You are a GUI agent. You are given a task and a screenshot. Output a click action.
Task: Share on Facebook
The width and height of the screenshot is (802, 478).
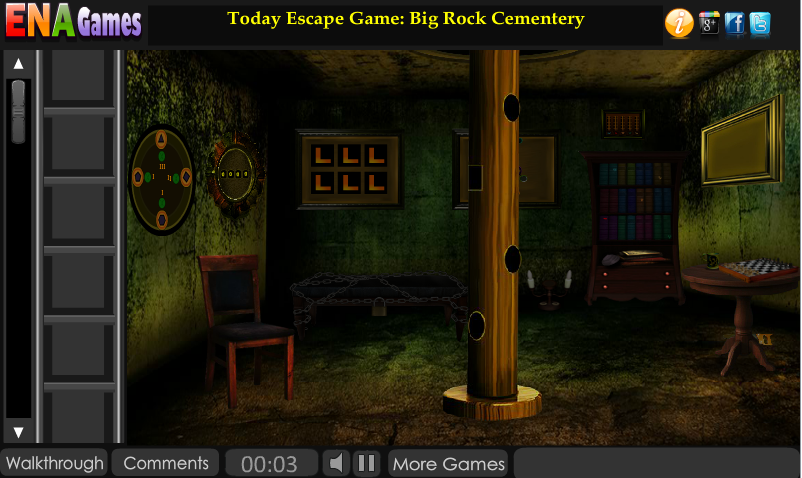[x=735, y=23]
